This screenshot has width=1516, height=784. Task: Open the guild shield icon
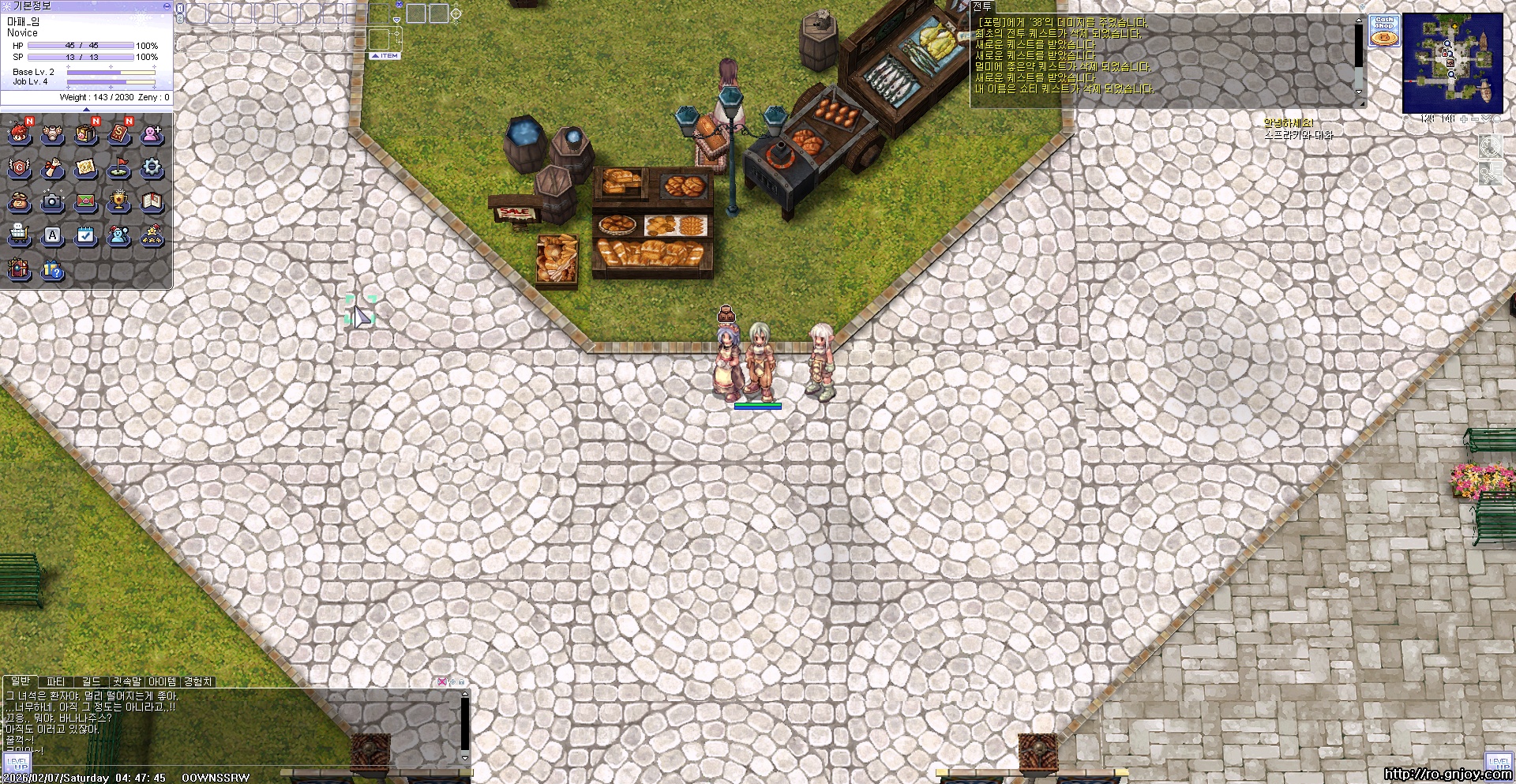click(20, 167)
